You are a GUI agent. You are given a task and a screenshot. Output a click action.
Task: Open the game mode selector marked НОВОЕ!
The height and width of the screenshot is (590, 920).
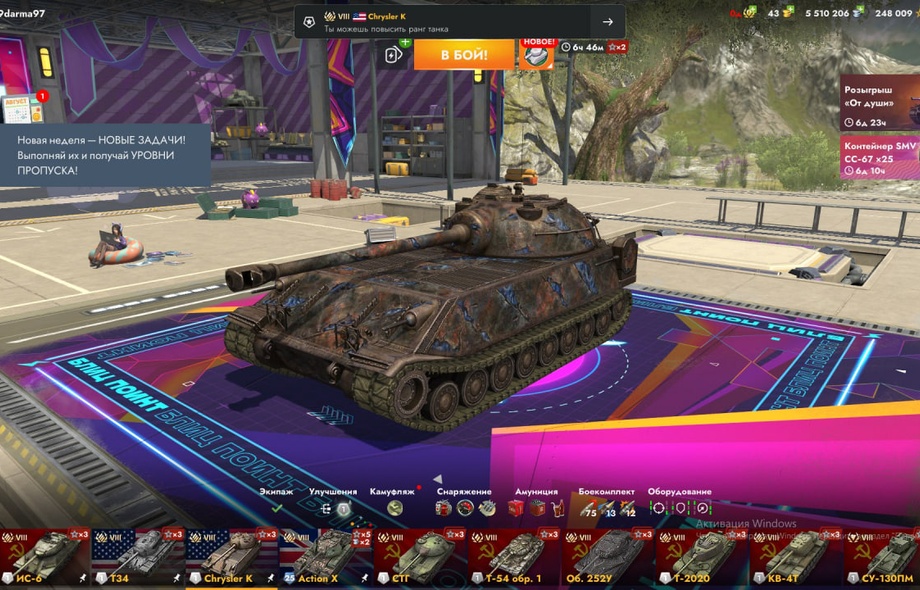(536, 54)
